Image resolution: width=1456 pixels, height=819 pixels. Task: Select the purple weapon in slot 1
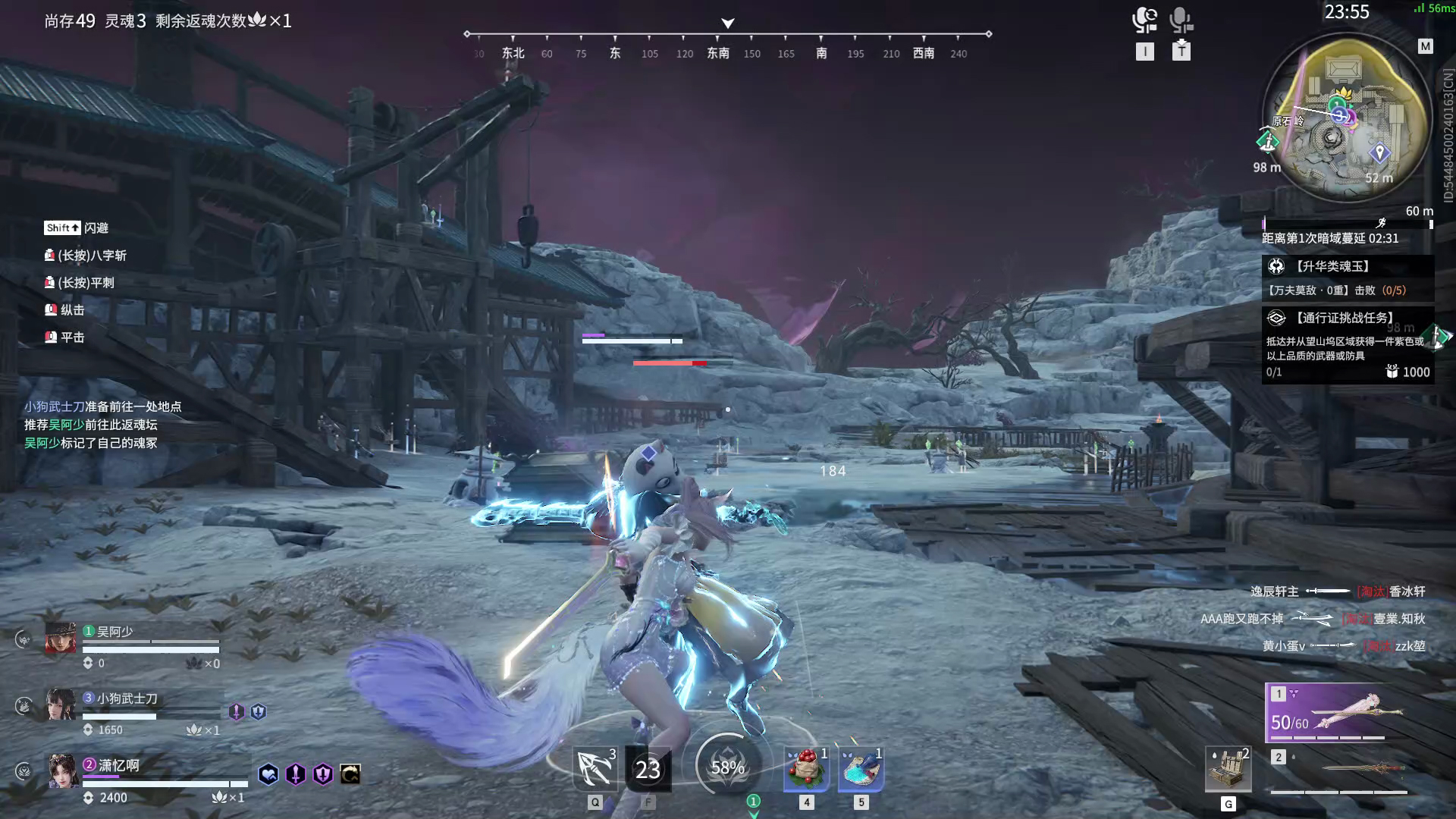pos(1338,713)
